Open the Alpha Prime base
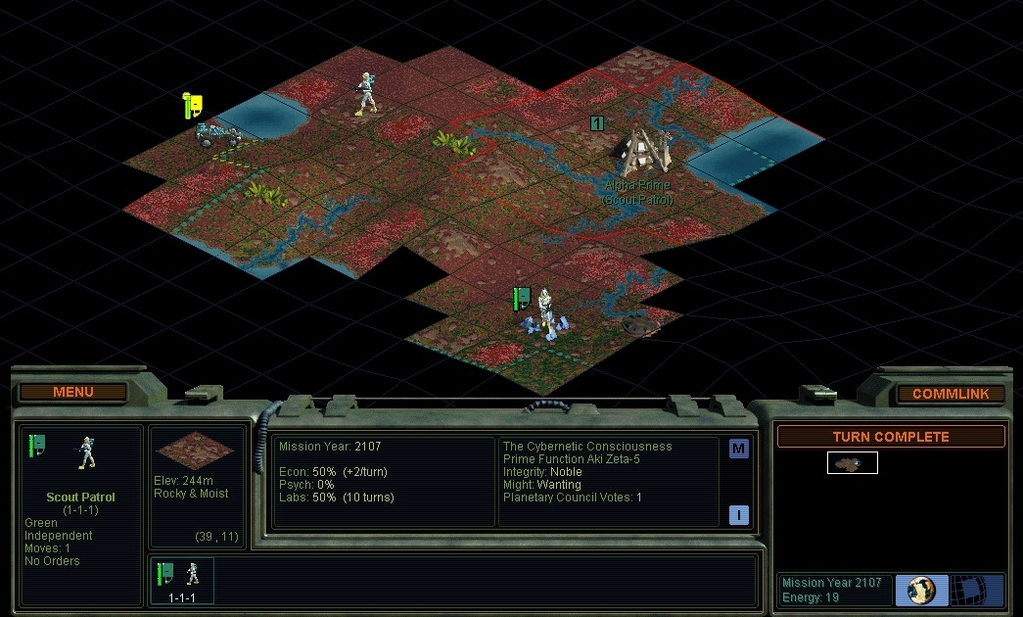 click(639, 152)
